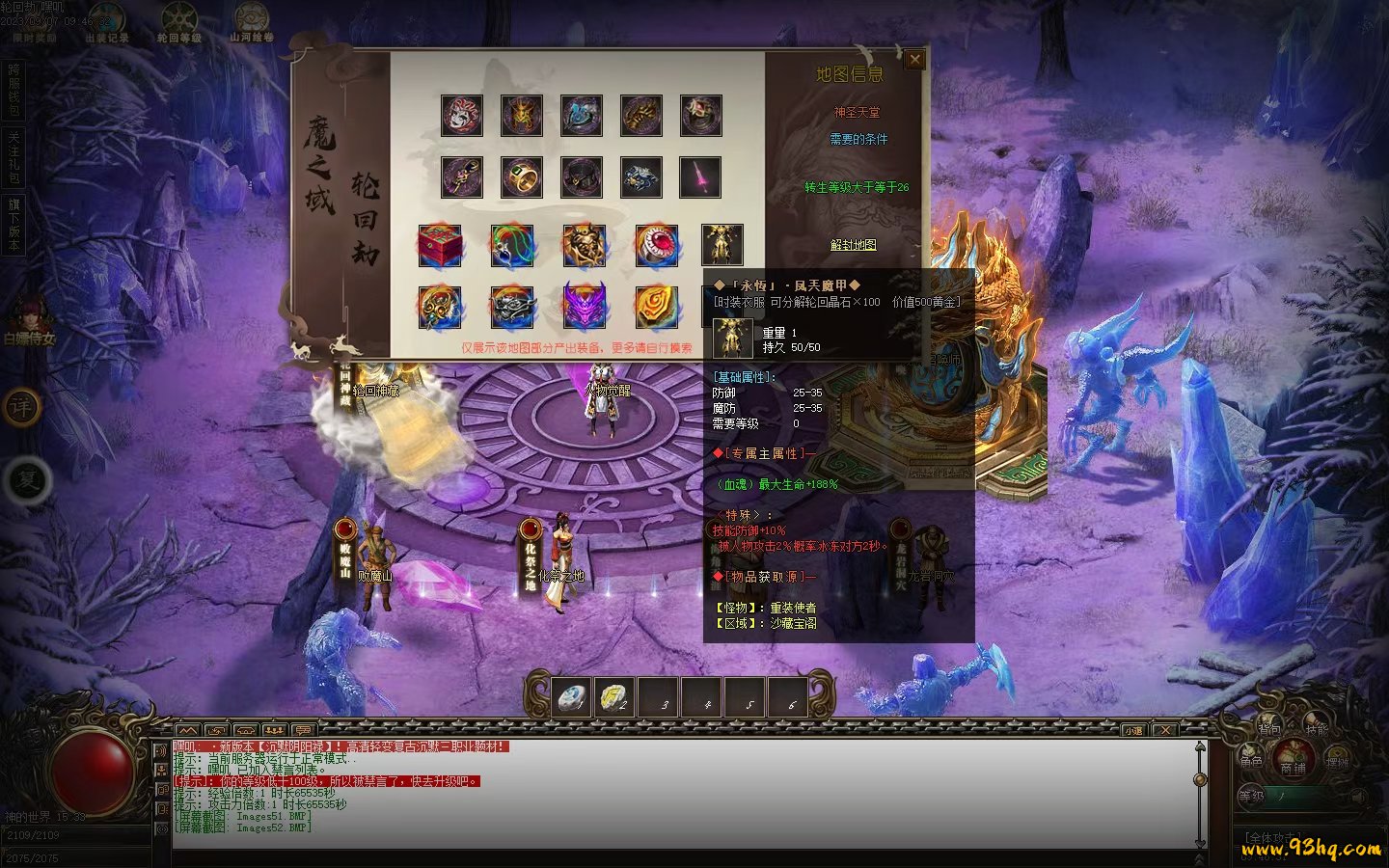Click the 解封地图 unseal map link

click(854, 245)
